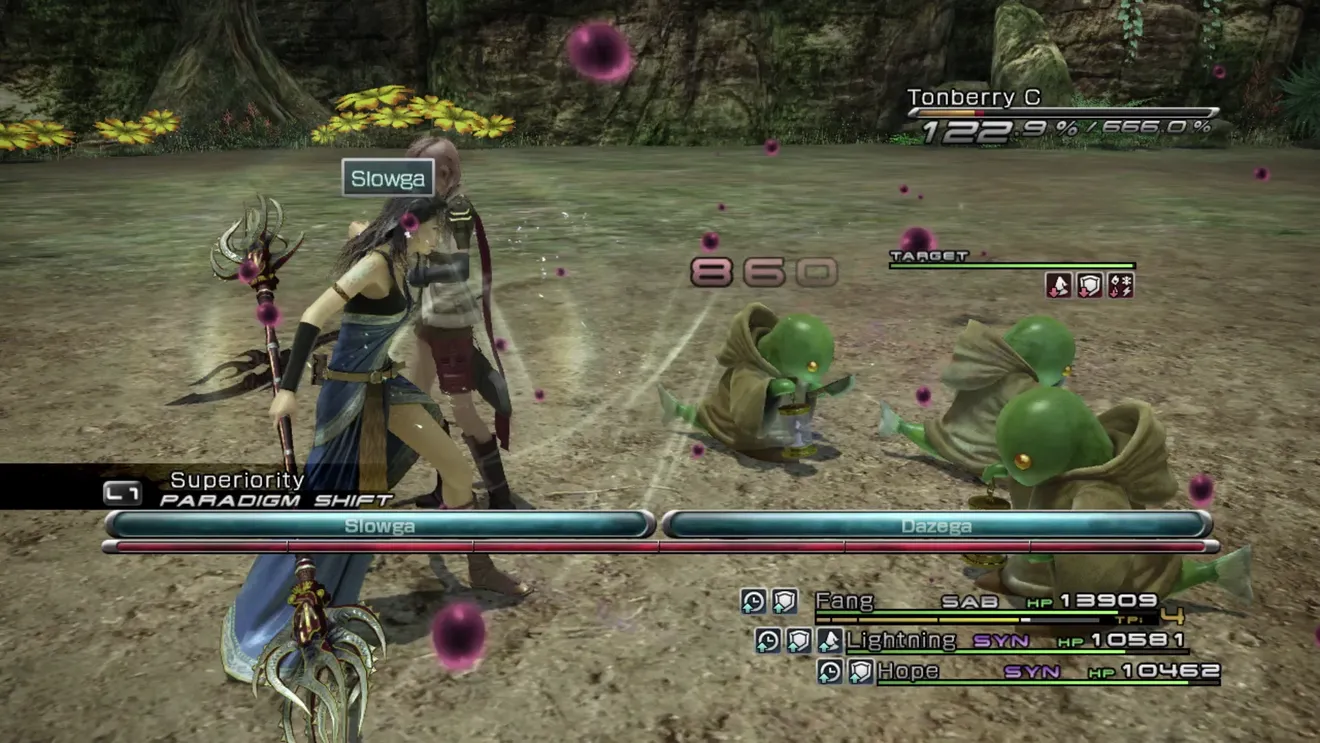The height and width of the screenshot is (743, 1320).
Task: Select the Tonberry C enemy name panel
Action: pos(974,98)
